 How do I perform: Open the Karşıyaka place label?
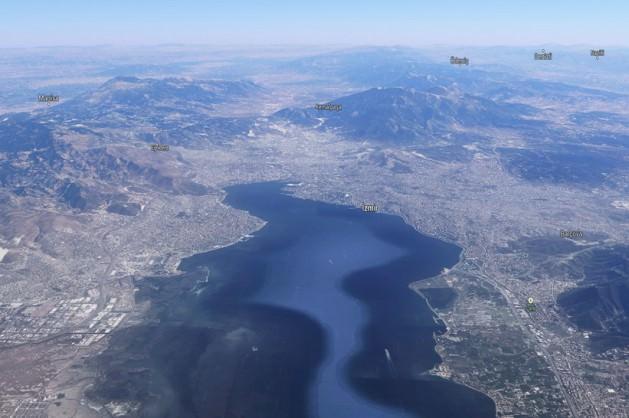click(x=328, y=107)
